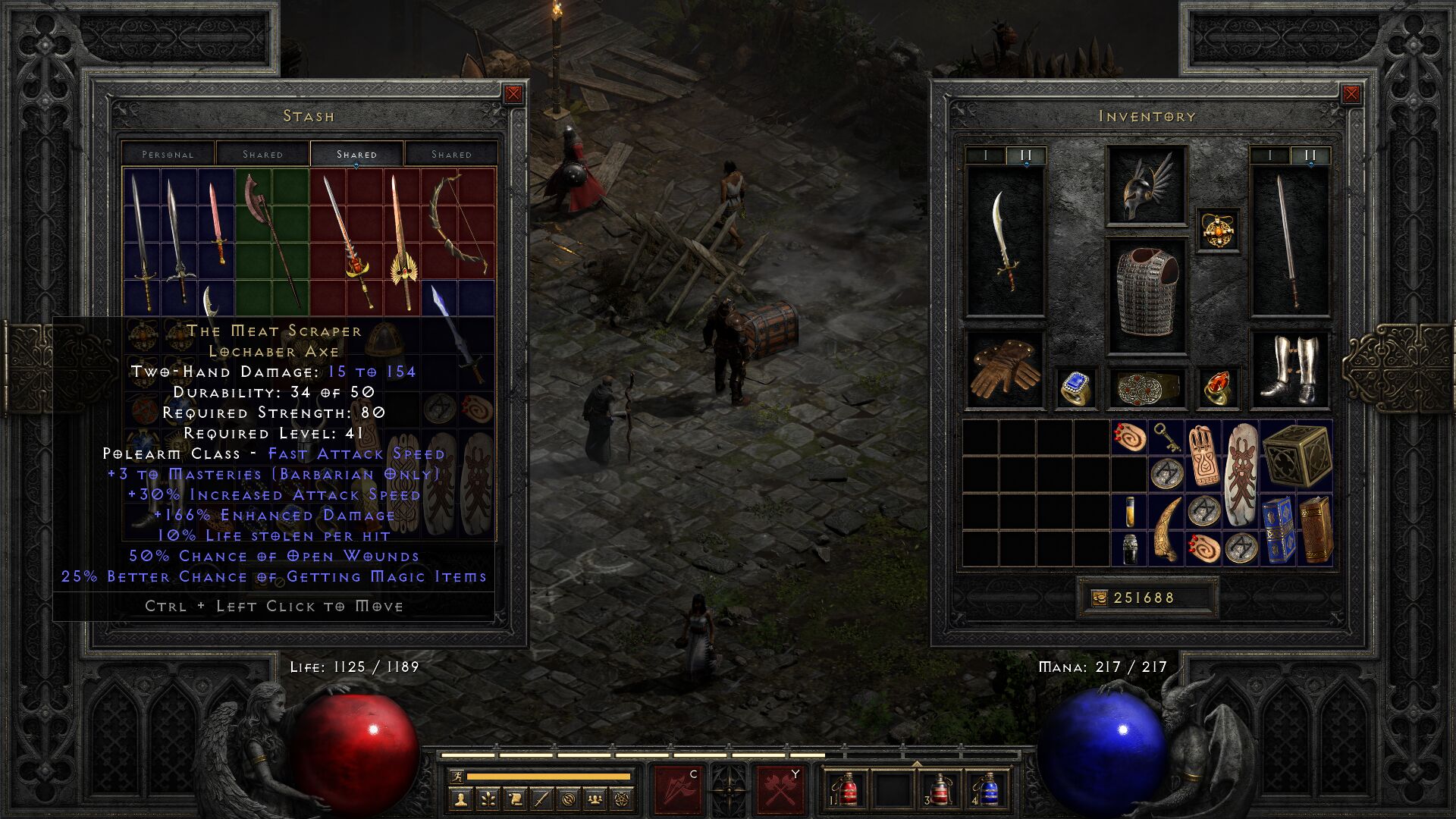Select the key in inventory
This screenshot has width=1456, height=819.
point(1165,438)
